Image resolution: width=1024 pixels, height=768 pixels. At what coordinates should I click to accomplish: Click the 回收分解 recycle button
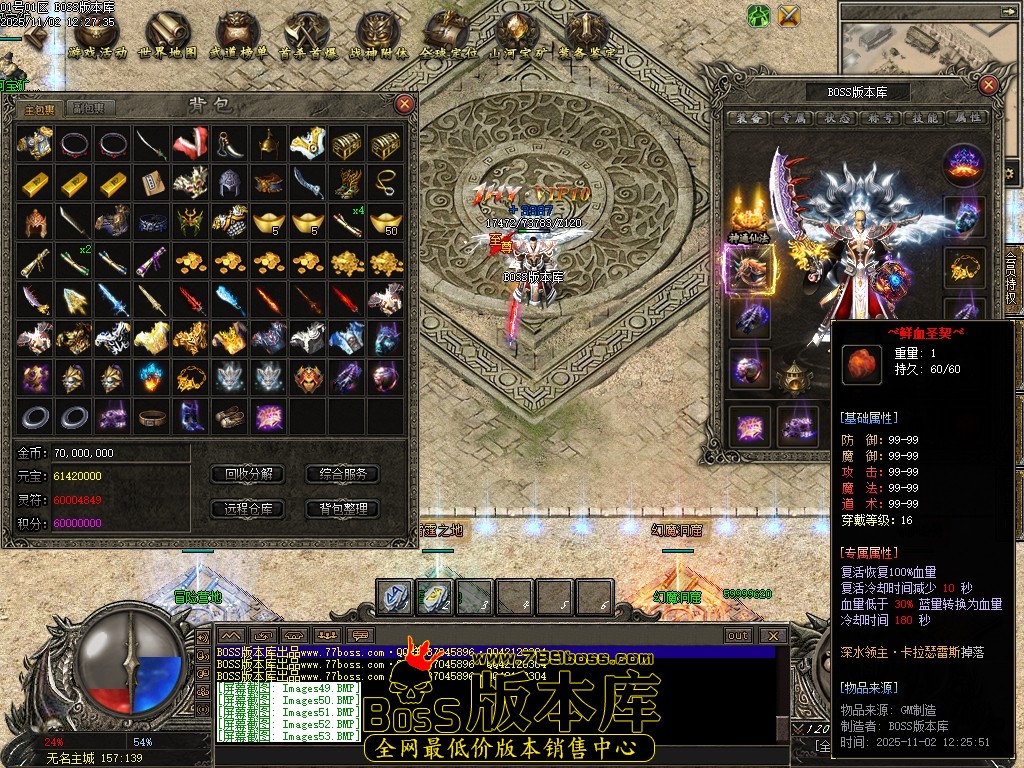coord(248,474)
